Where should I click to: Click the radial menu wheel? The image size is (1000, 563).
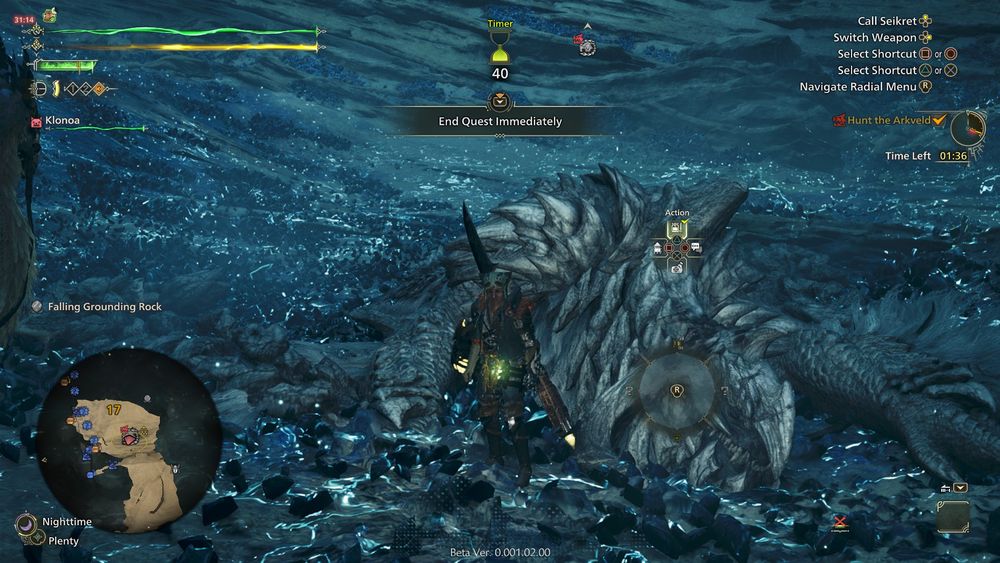tap(677, 389)
